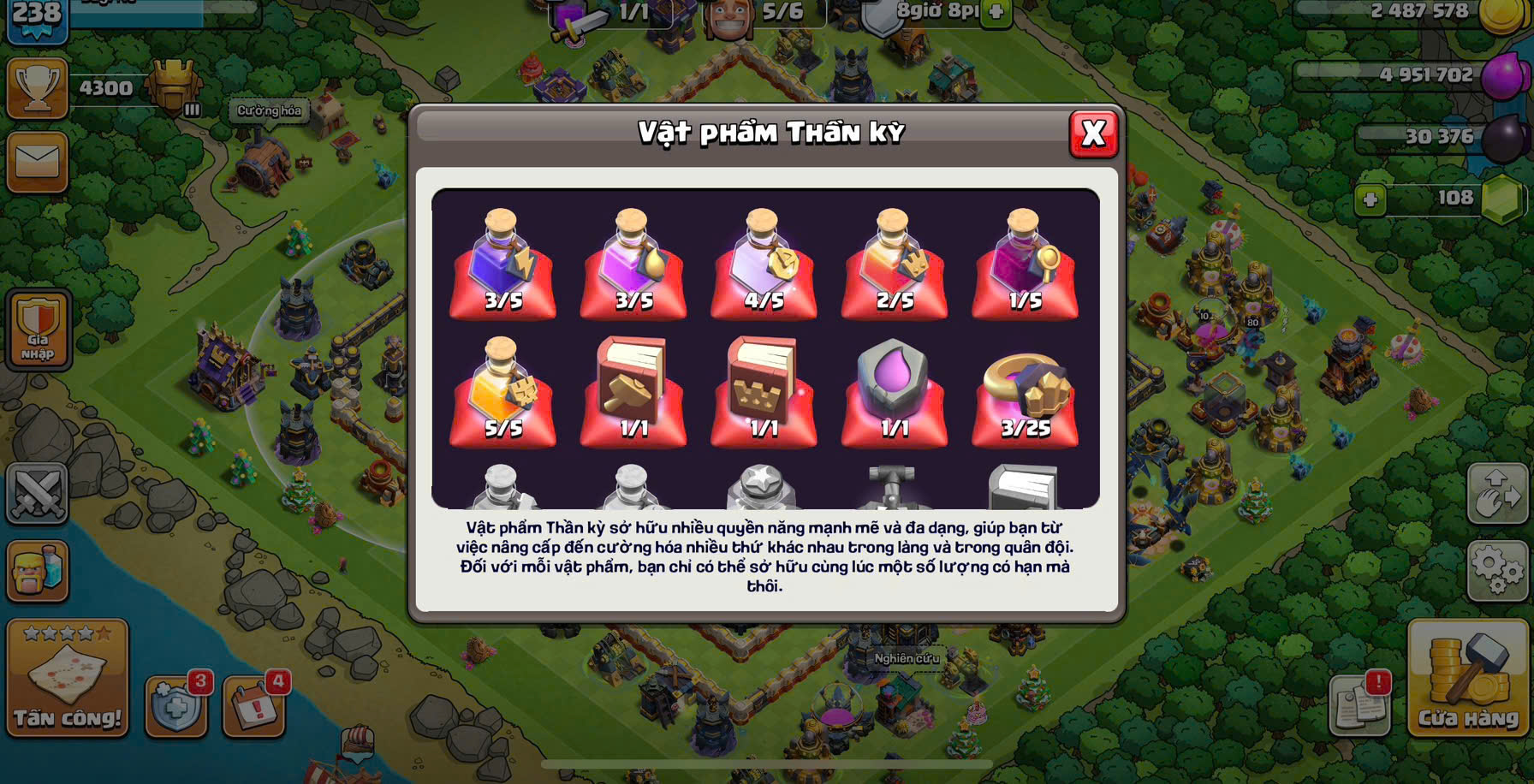Select the Book of Heroes with crown
Viewport: 1534px width, 784px height.
point(764,392)
